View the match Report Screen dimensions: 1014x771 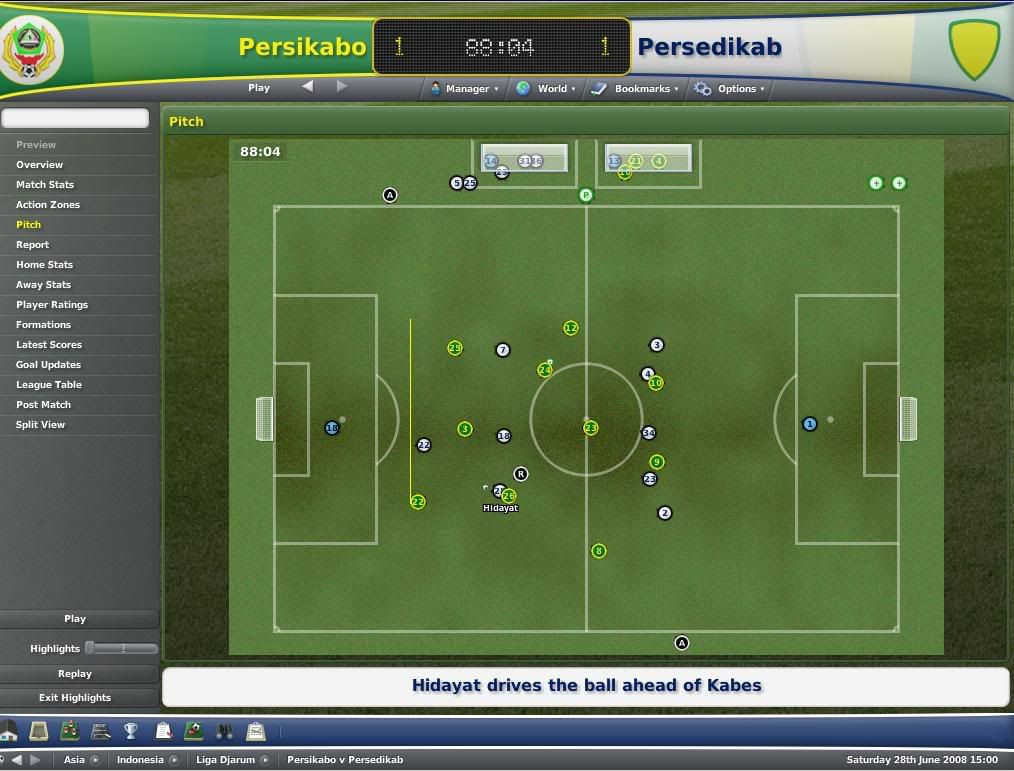click(32, 245)
